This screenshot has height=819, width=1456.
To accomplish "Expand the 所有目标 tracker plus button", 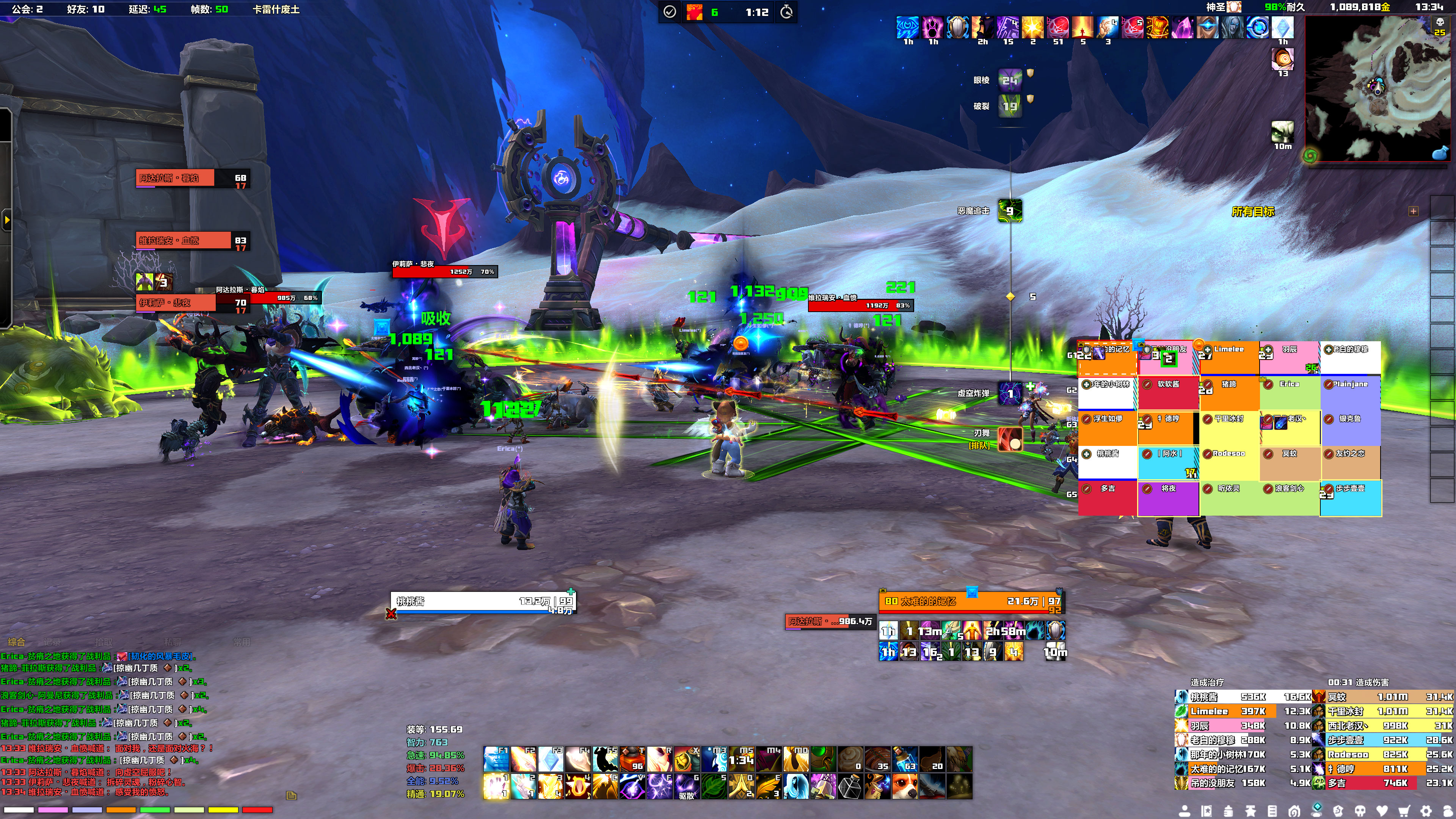I will point(1413,212).
